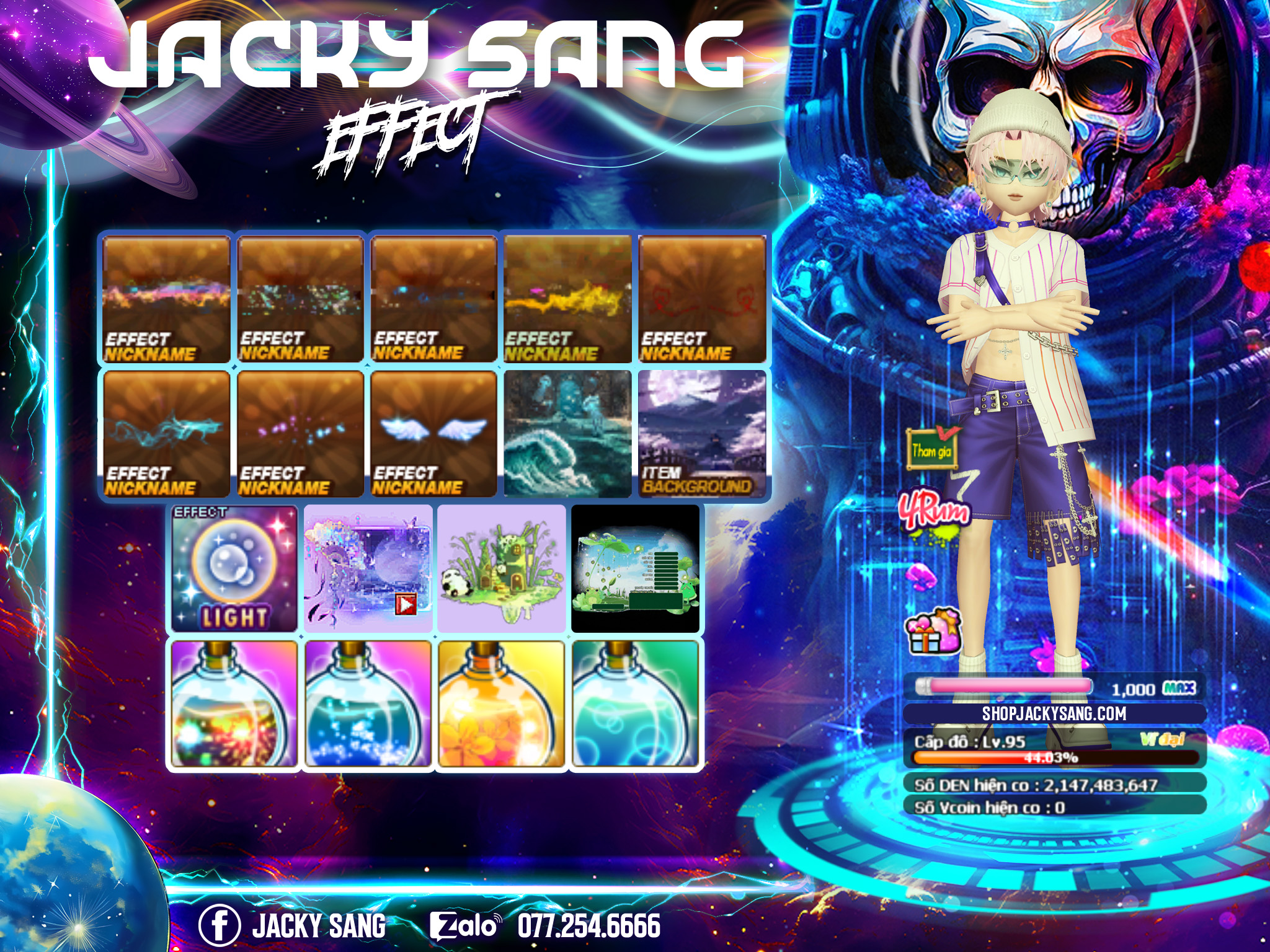The width and height of the screenshot is (1270, 952).
Task: Choose the green lotus frame item
Action: tap(635, 568)
